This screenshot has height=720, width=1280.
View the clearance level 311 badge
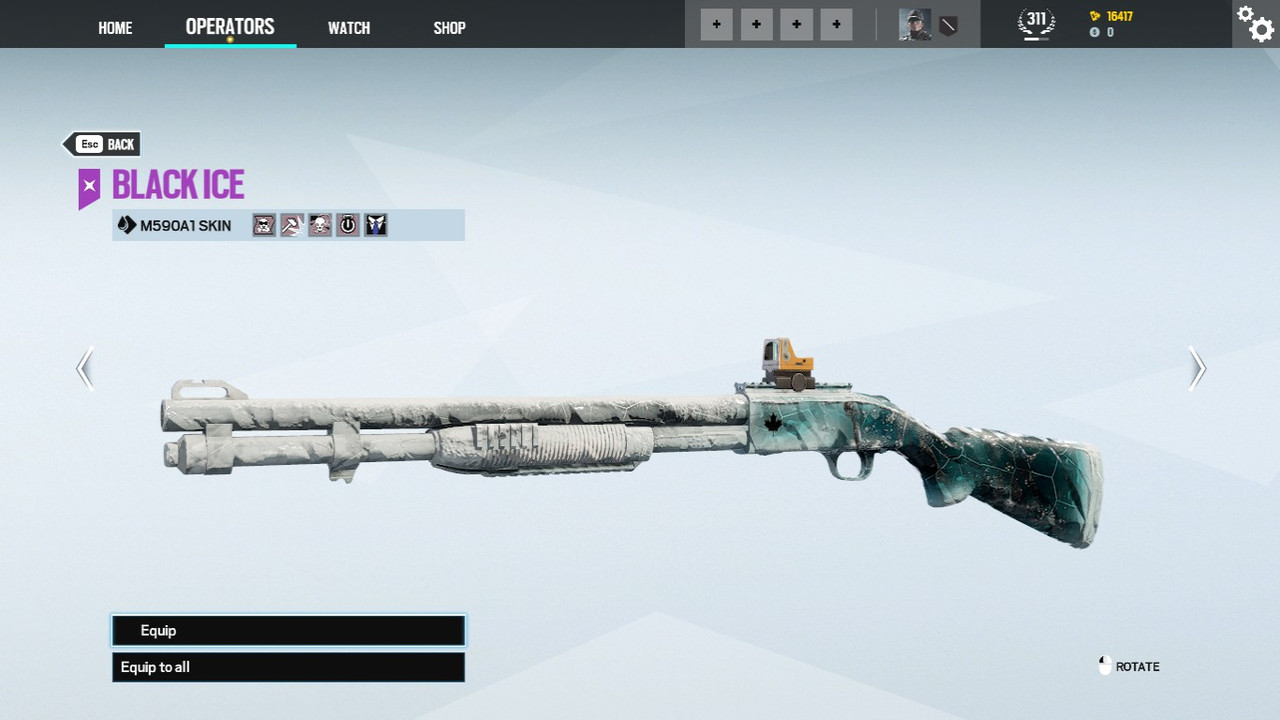pos(1036,22)
